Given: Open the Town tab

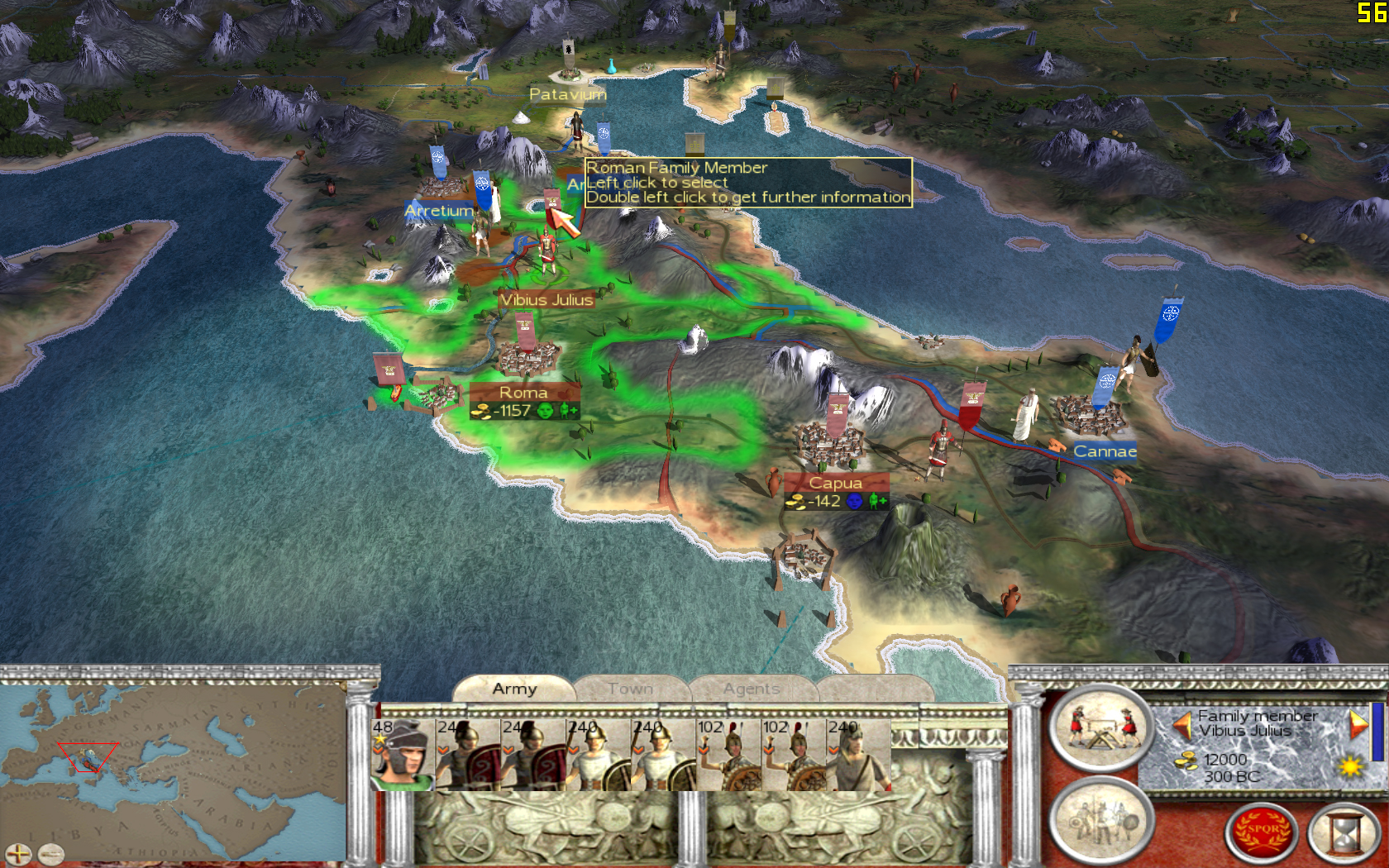Looking at the screenshot, I should (630, 689).
